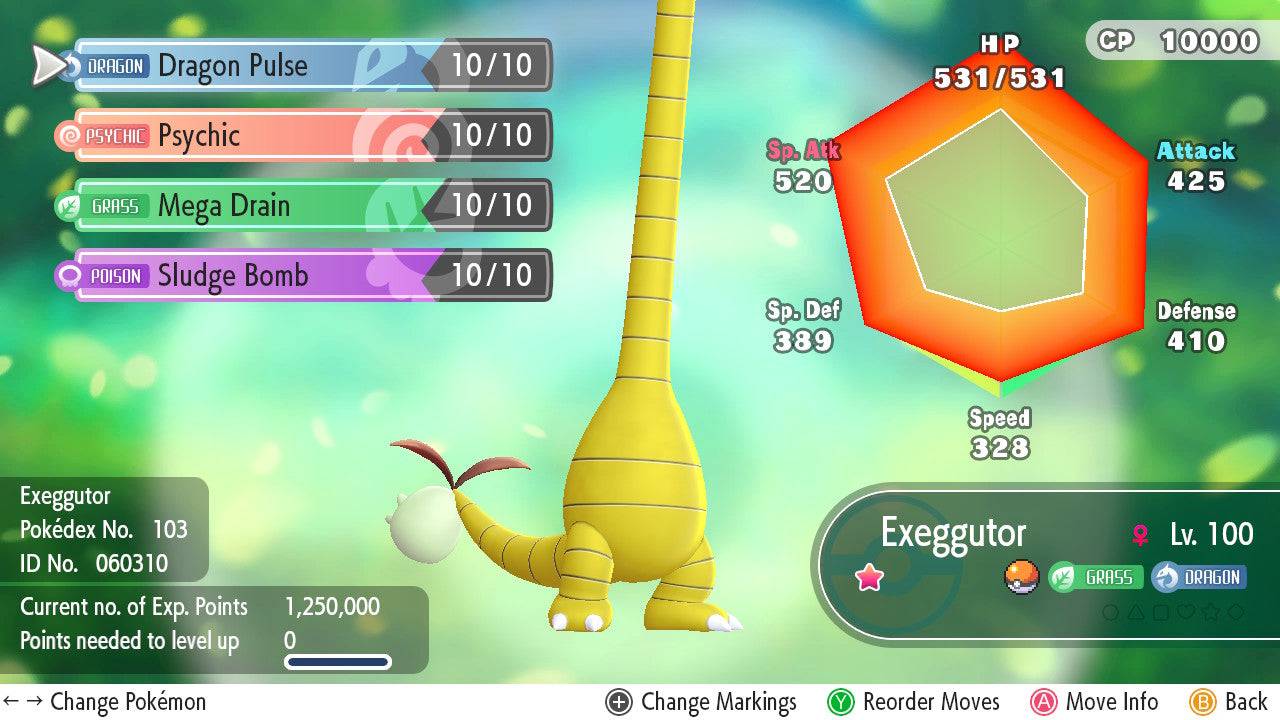Enable the heart marking in the markings row

(1186, 611)
